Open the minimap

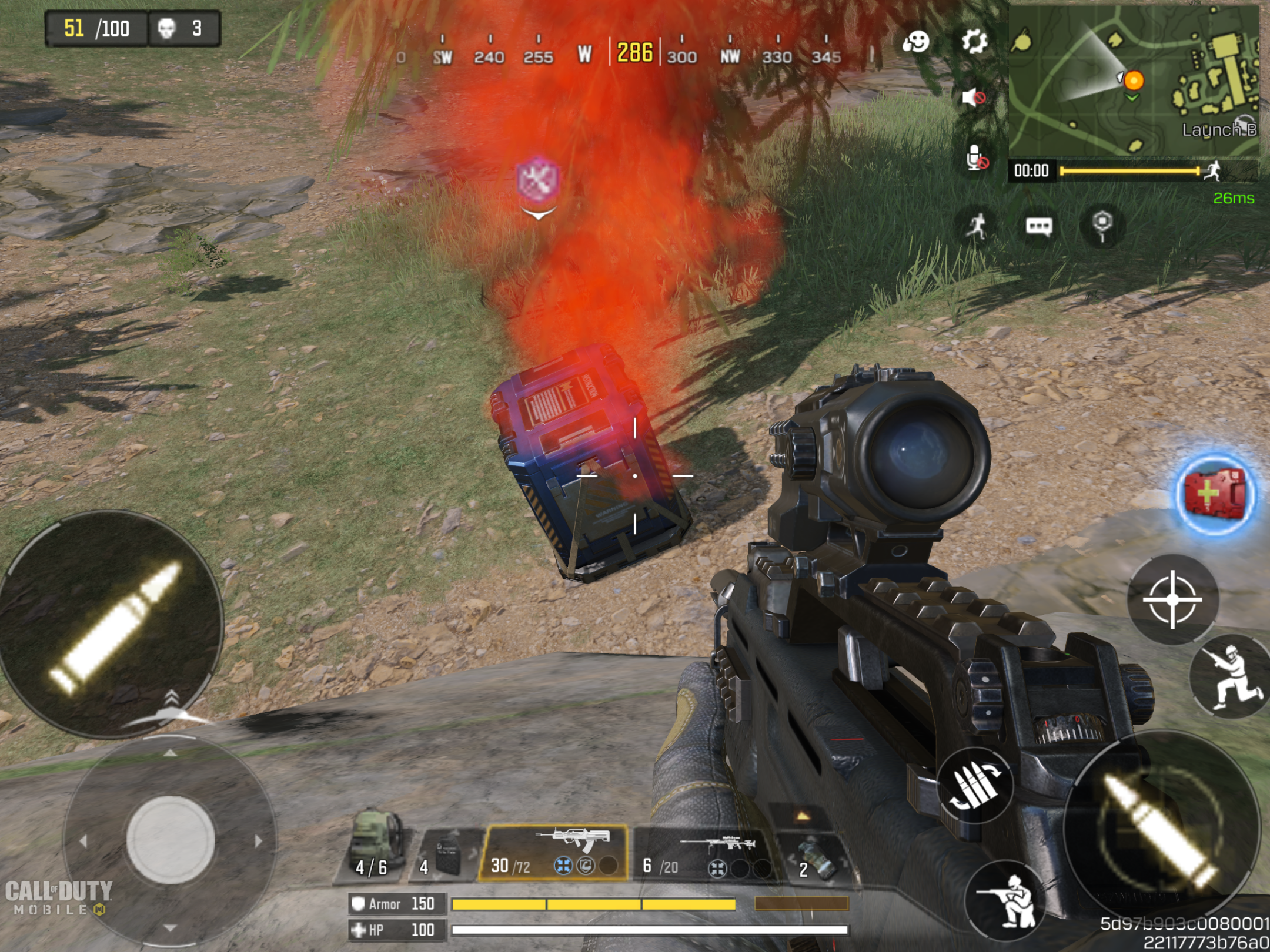click(x=1134, y=81)
